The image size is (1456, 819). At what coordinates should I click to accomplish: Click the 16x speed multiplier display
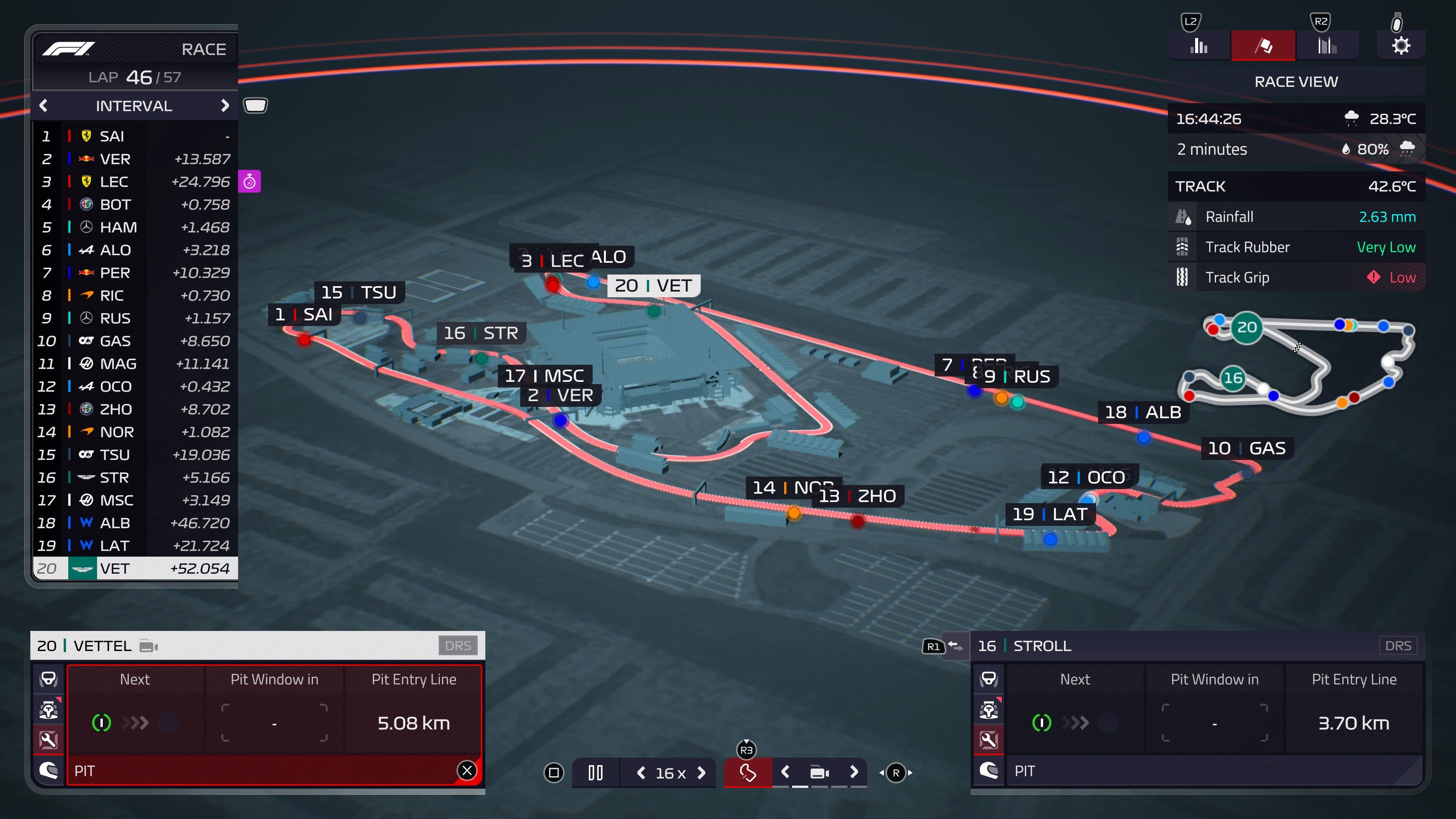[x=671, y=772]
